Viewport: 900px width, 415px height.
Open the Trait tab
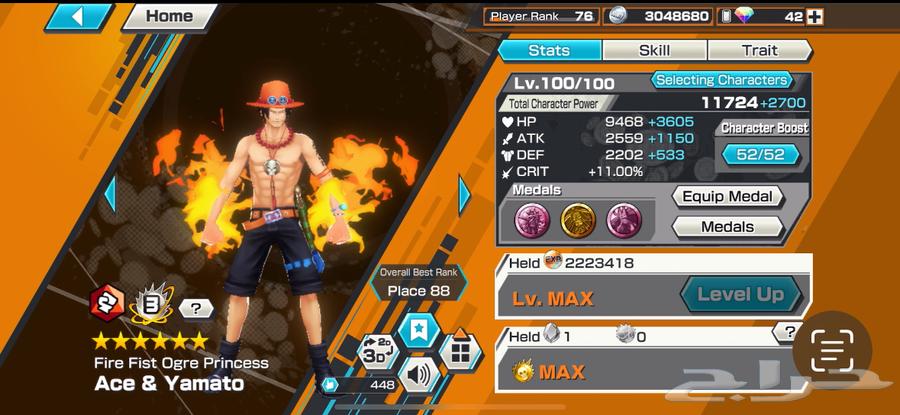tap(759, 50)
